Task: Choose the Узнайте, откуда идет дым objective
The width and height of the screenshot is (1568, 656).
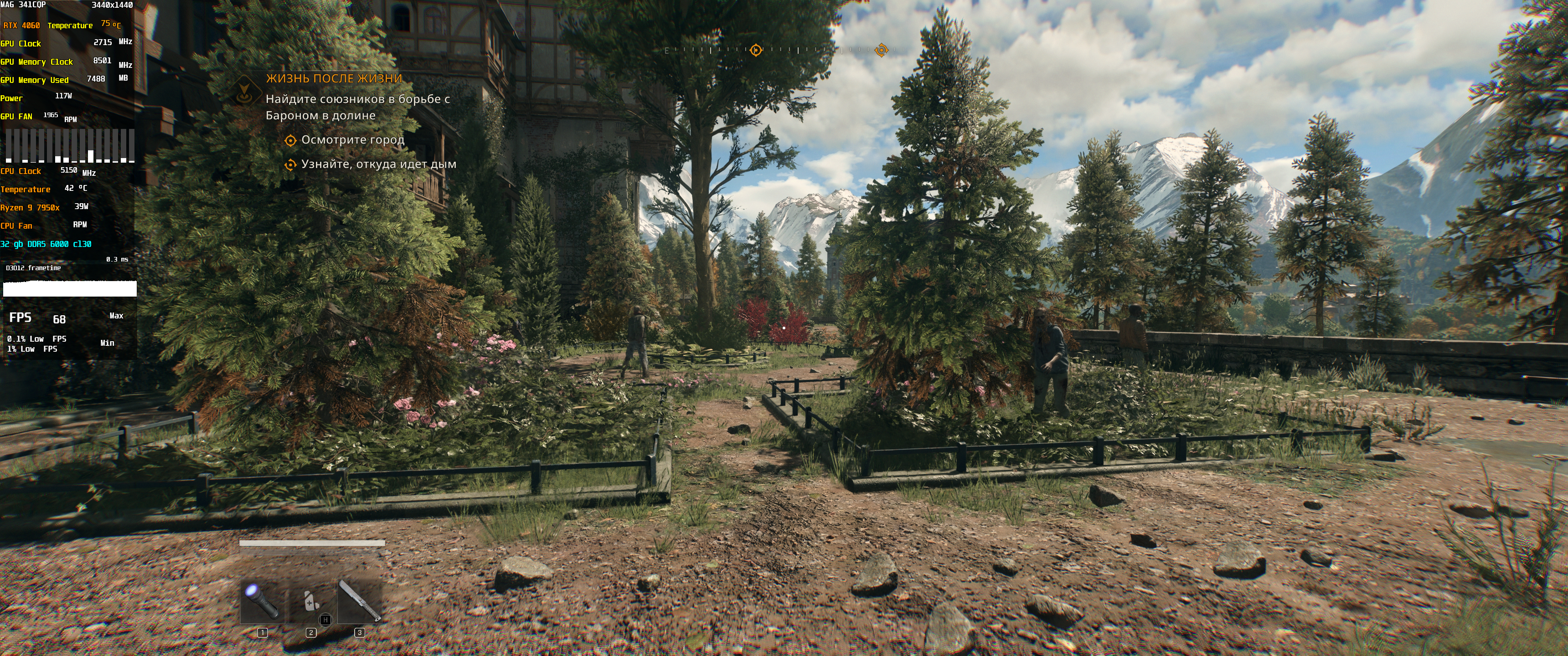Action: 378,164
